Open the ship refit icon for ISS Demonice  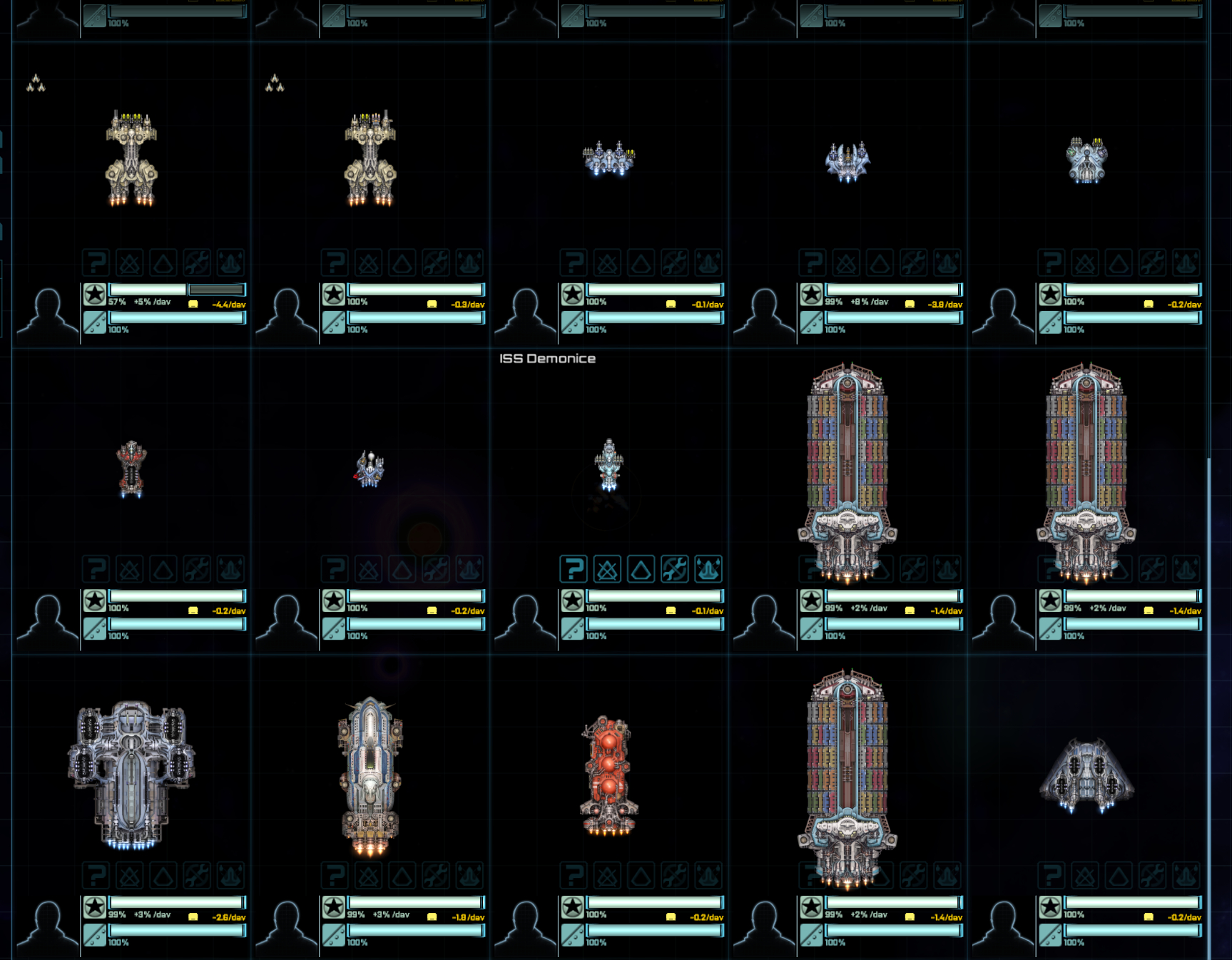tap(708, 569)
